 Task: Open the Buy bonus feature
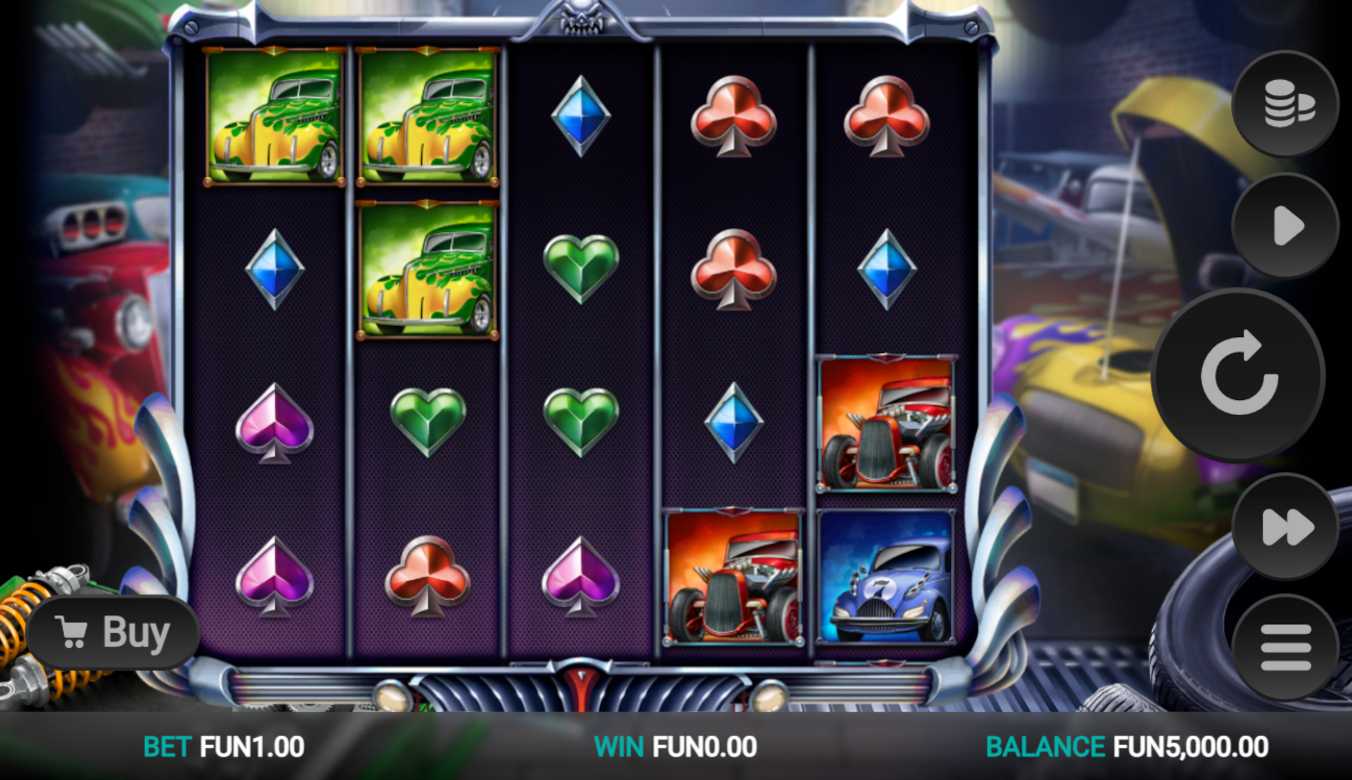pyautogui.click(x=113, y=633)
